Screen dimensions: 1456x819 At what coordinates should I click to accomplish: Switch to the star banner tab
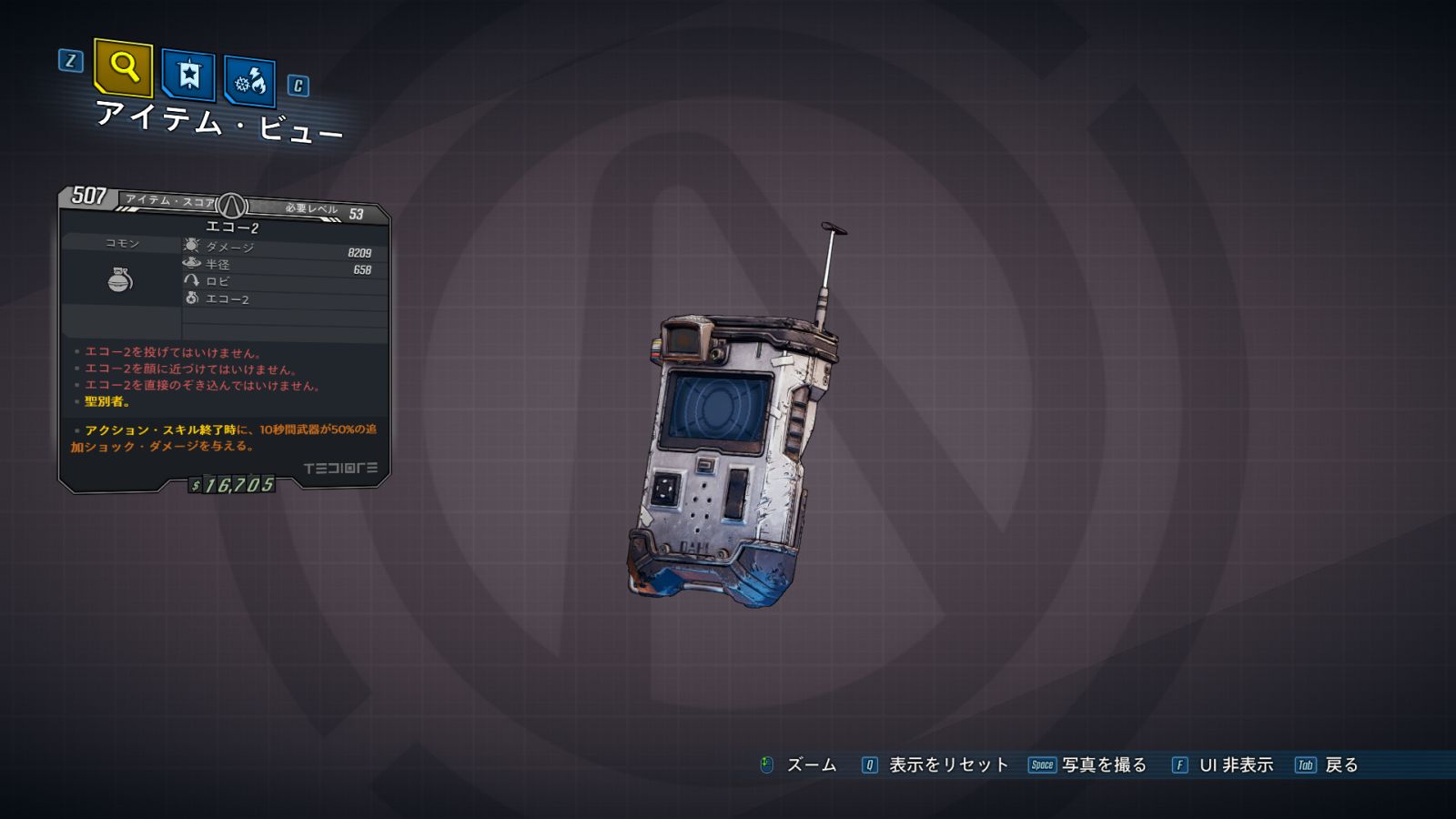tap(188, 75)
